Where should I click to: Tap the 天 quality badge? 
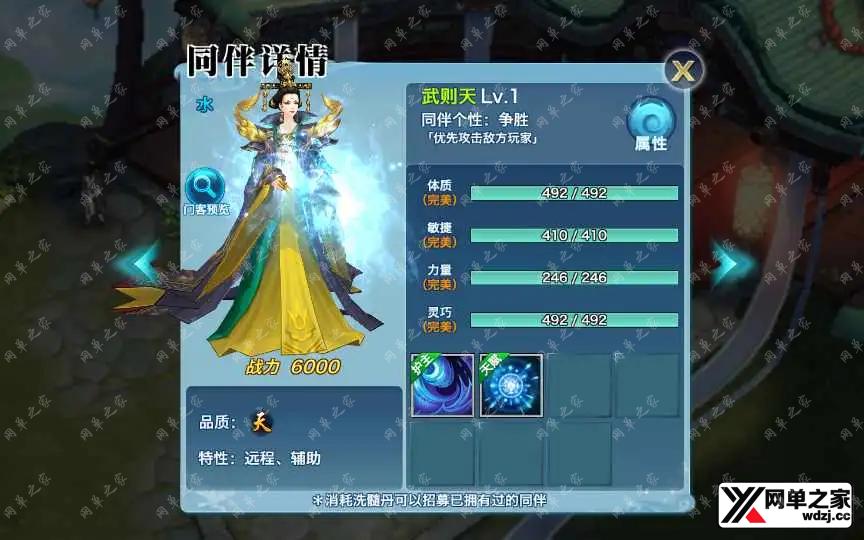tap(261, 422)
